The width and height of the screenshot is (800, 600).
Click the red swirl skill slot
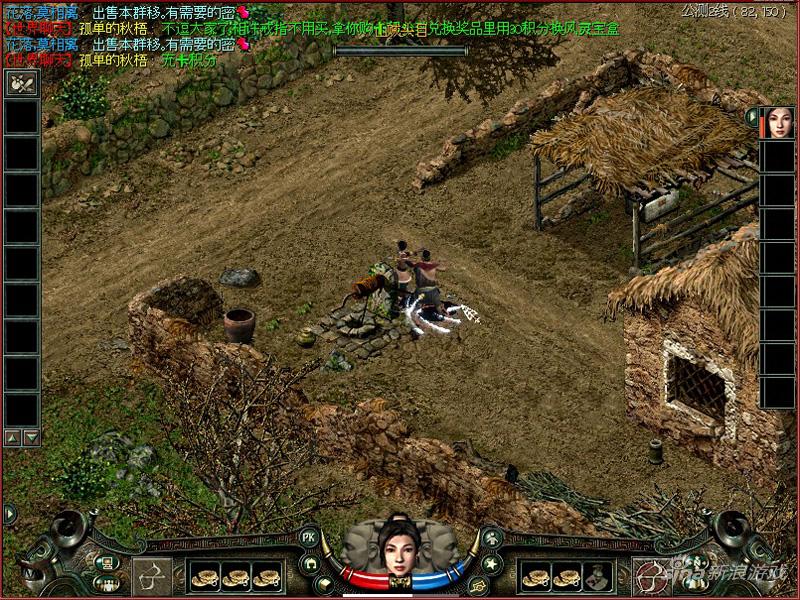[x=648, y=577]
